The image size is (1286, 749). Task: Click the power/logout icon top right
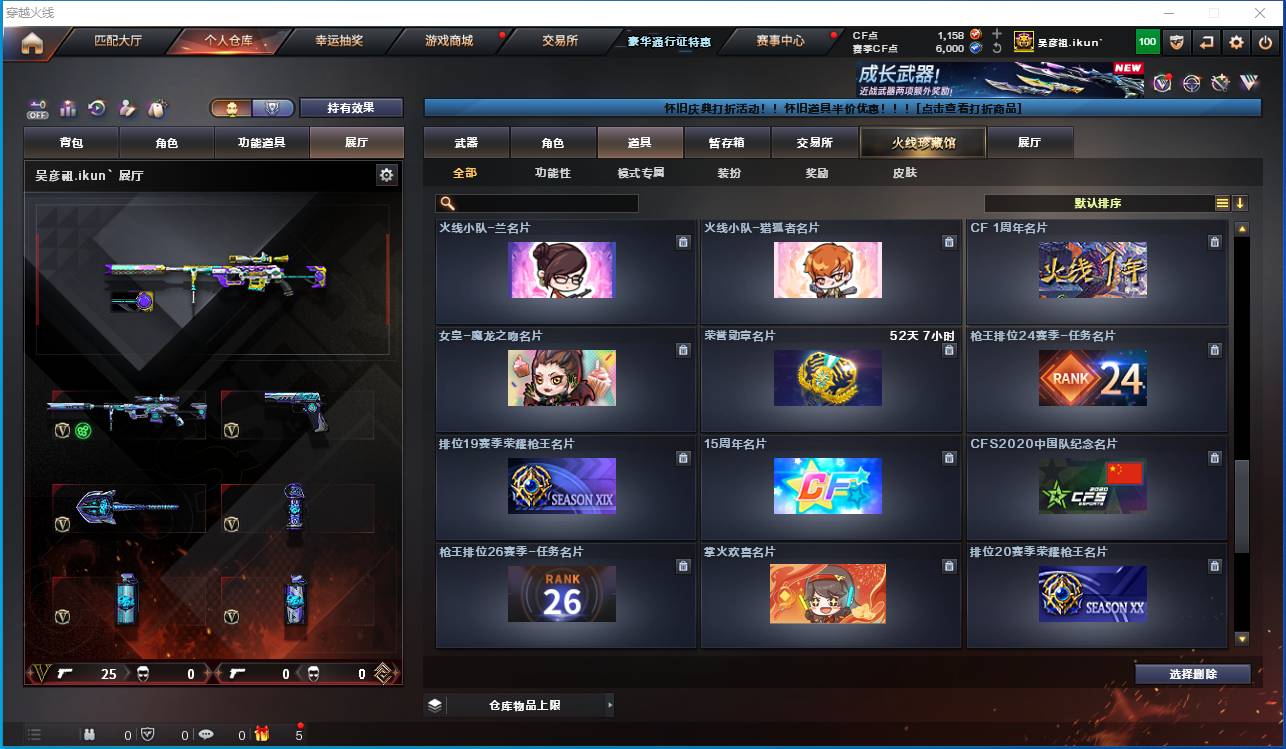point(1267,41)
